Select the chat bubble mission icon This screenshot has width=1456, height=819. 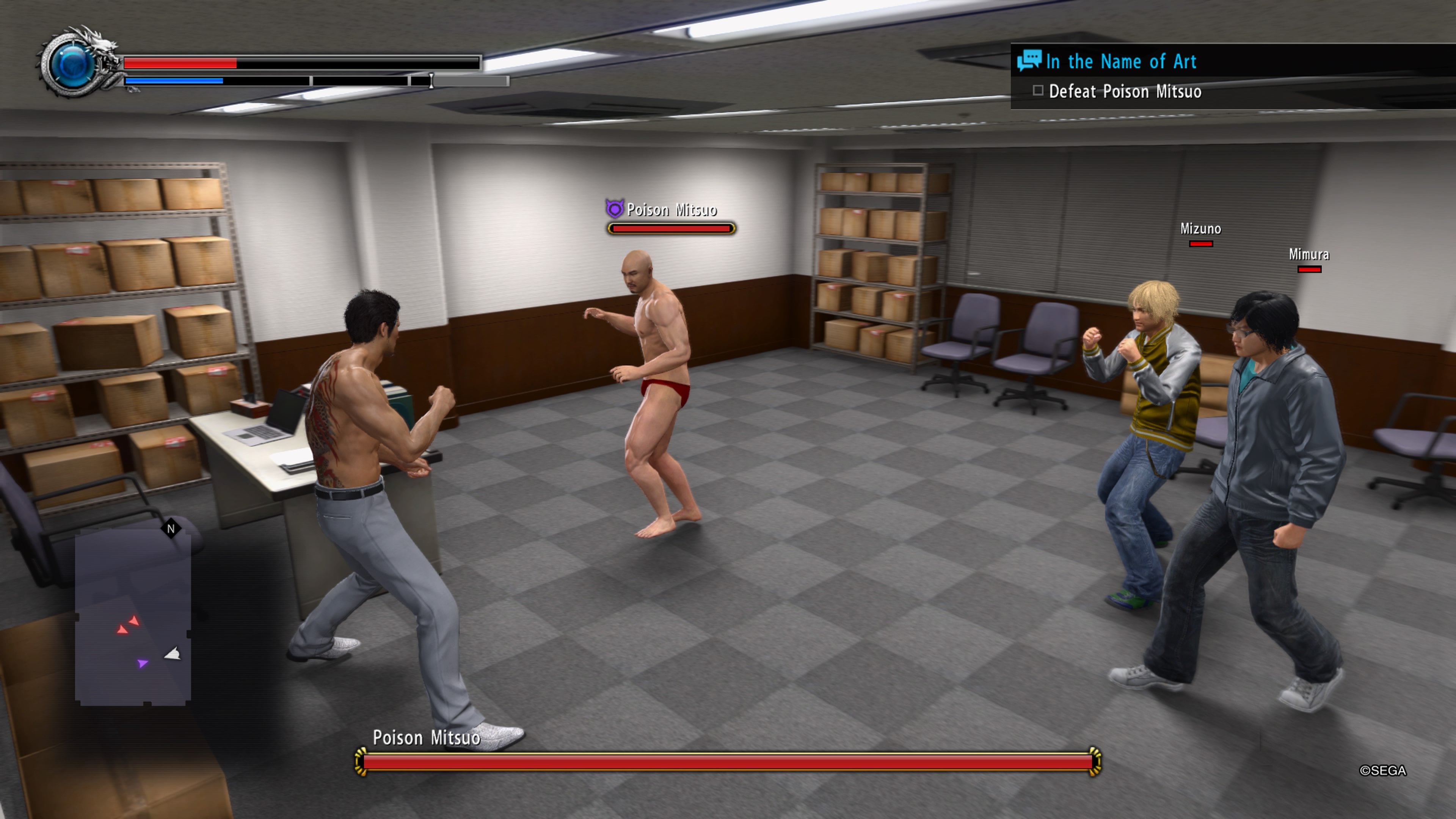(x=1030, y=61)
